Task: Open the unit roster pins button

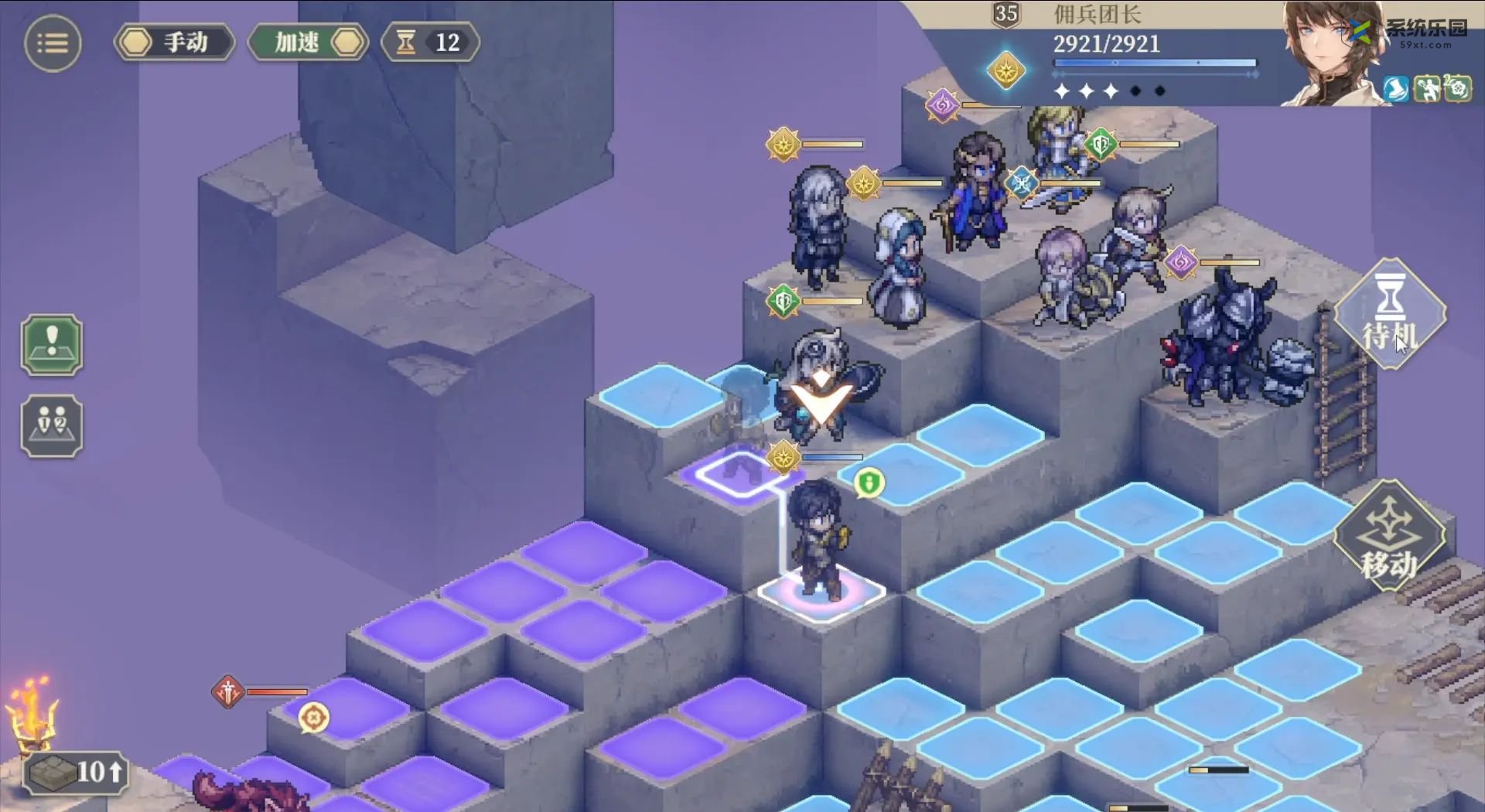Action: pyautogui.click(x=52, y=426)
